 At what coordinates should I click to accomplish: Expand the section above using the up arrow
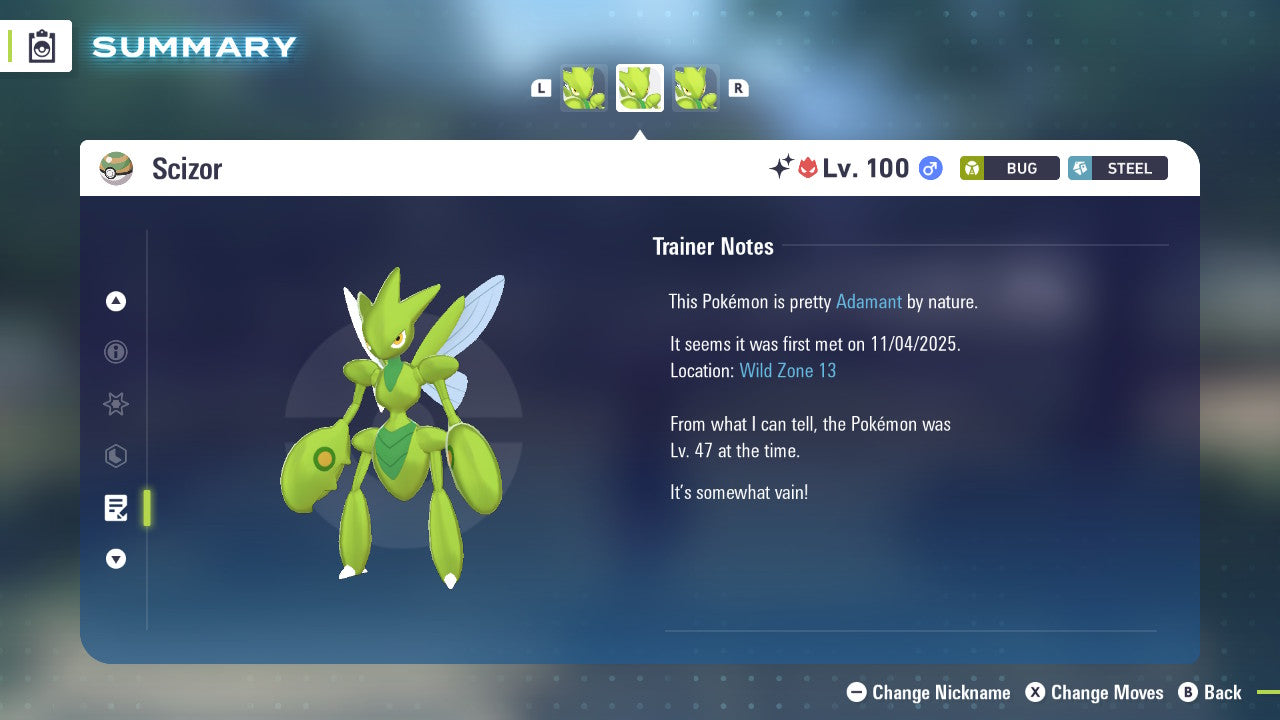tap(116, 301)
